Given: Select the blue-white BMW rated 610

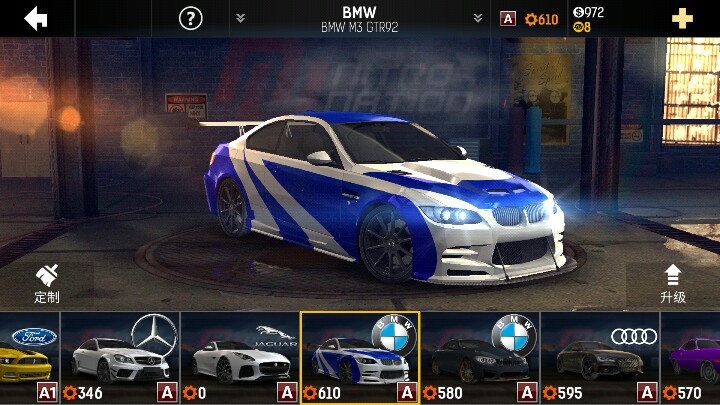Looking at the screenshot, I should pos(360,357).
